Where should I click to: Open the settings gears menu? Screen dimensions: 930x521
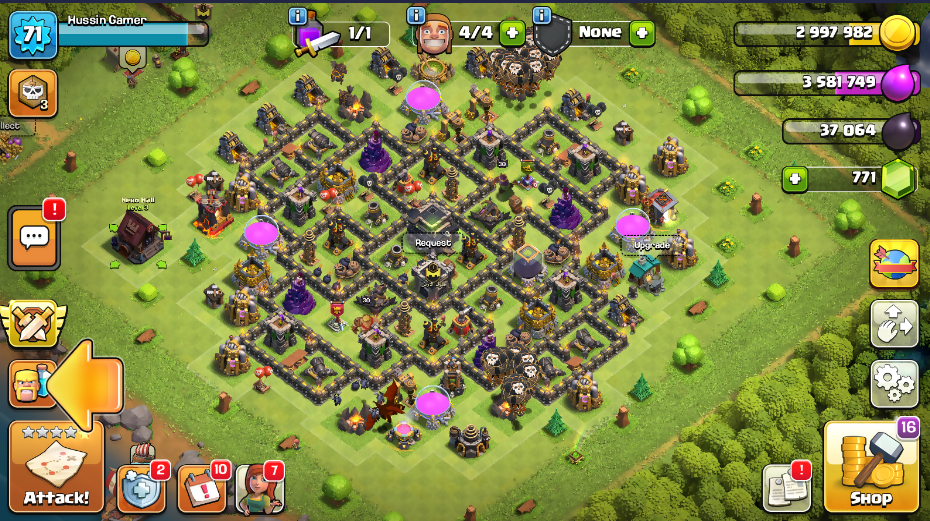pos(894,381)
